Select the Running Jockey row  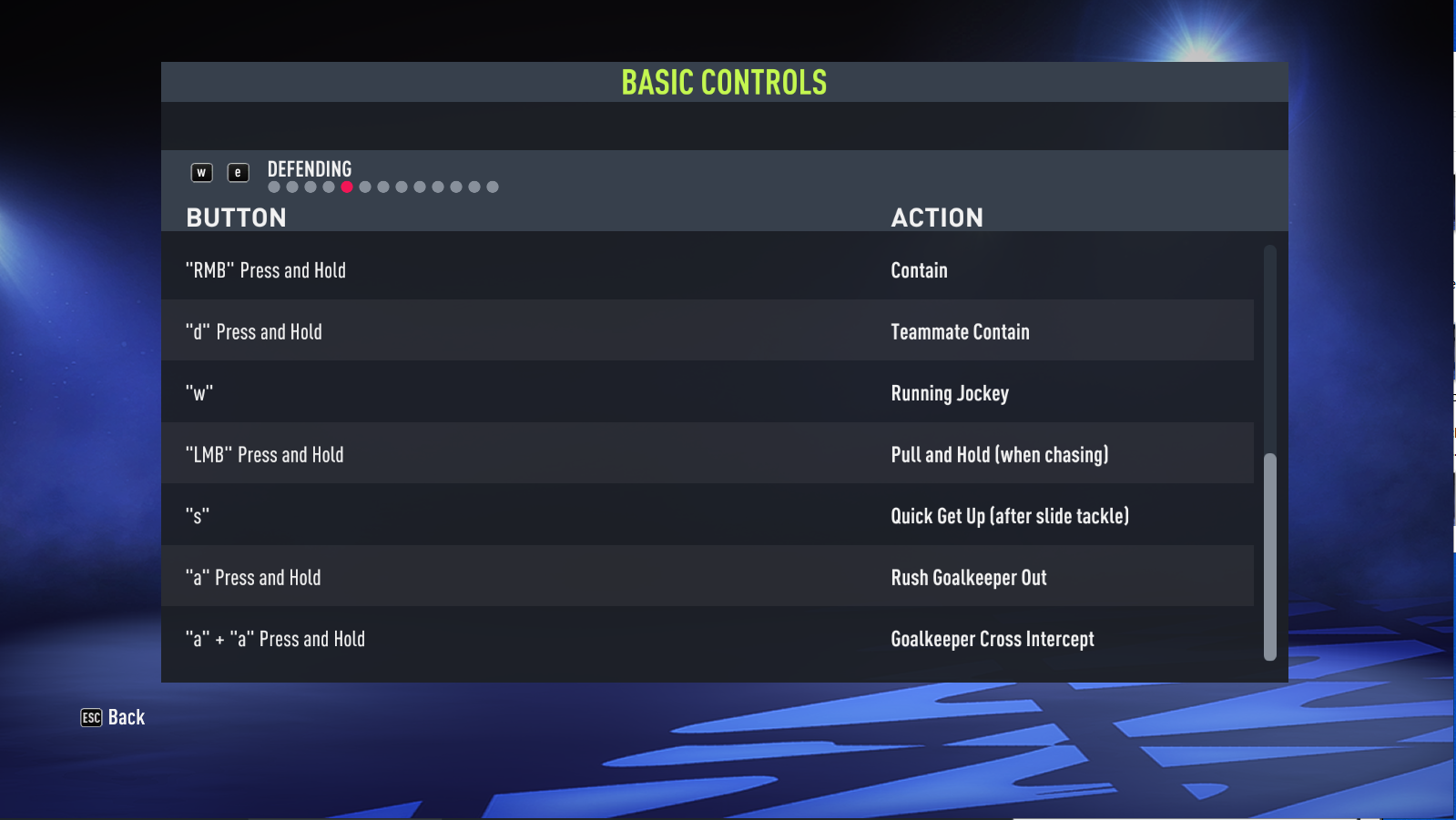coord(950,393)
